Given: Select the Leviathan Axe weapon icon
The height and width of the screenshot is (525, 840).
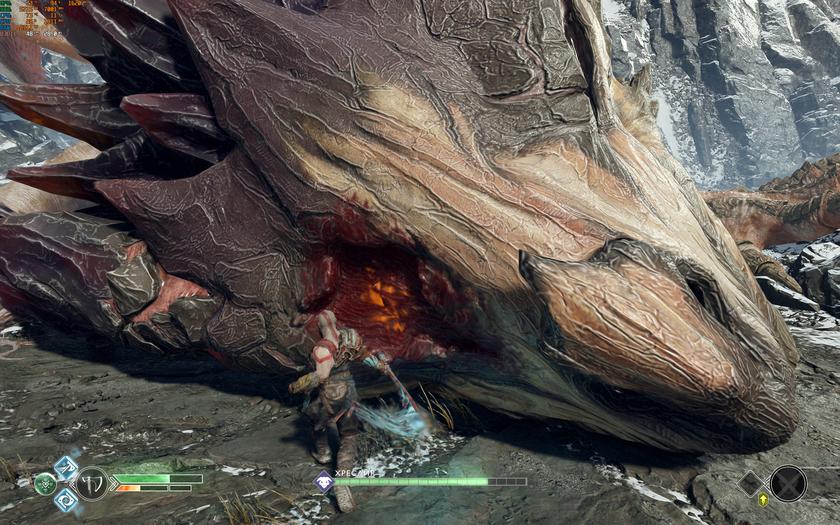Looking at the screenshot, I should click(92, 483).
